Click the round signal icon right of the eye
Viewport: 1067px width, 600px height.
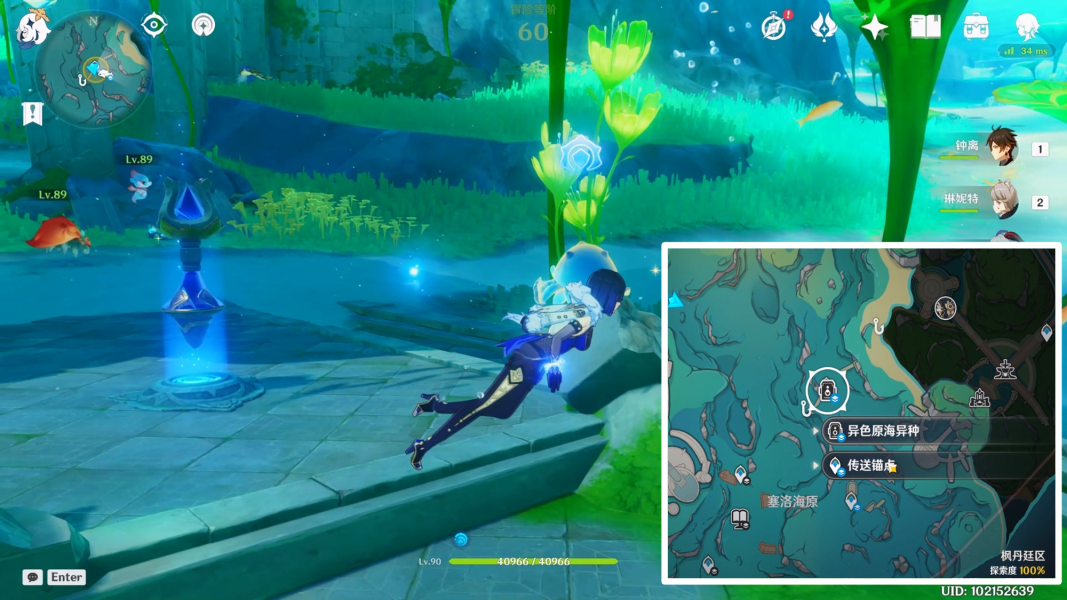(x=203, y=25)
